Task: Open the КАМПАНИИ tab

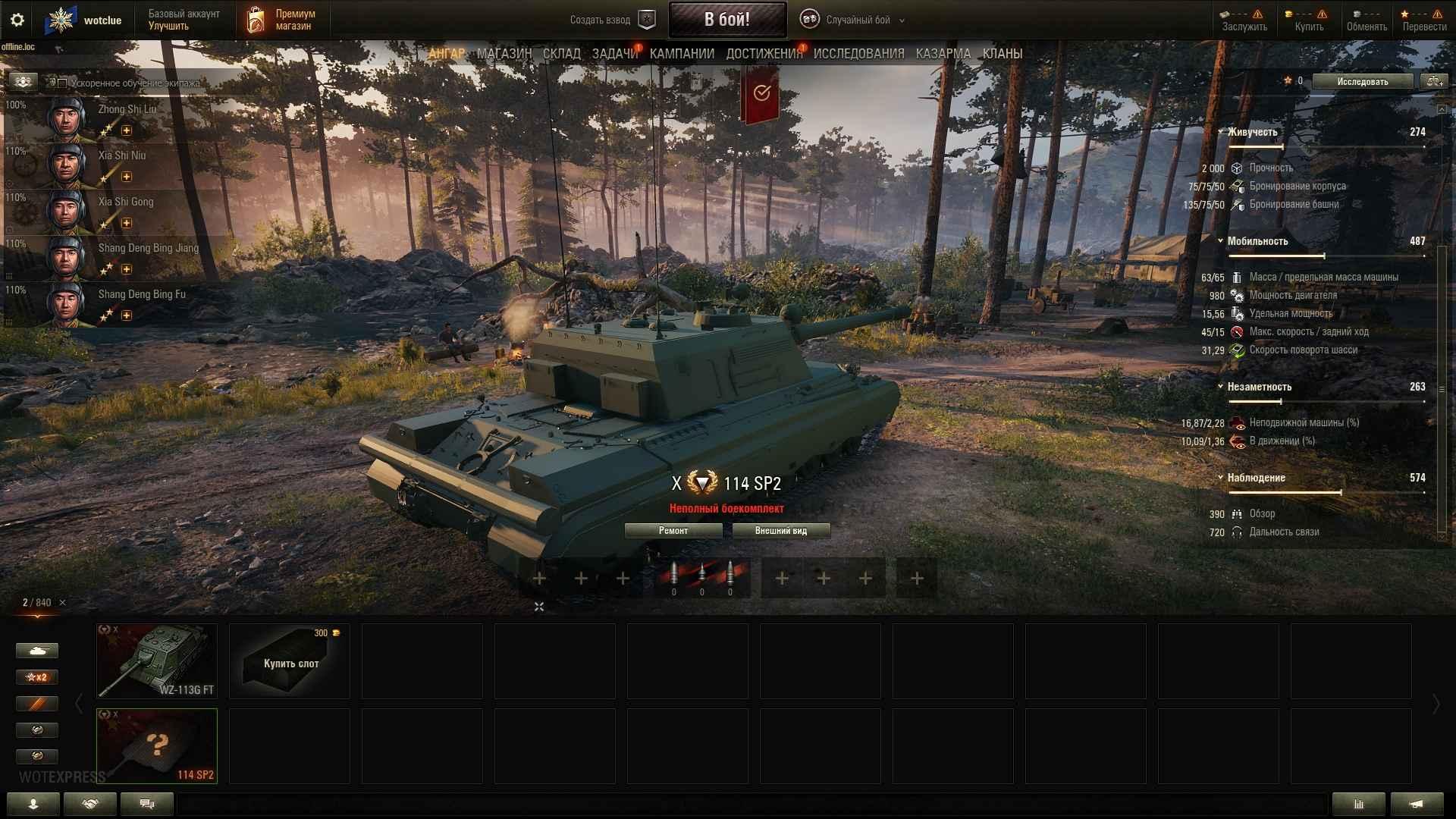Action: 682,54
